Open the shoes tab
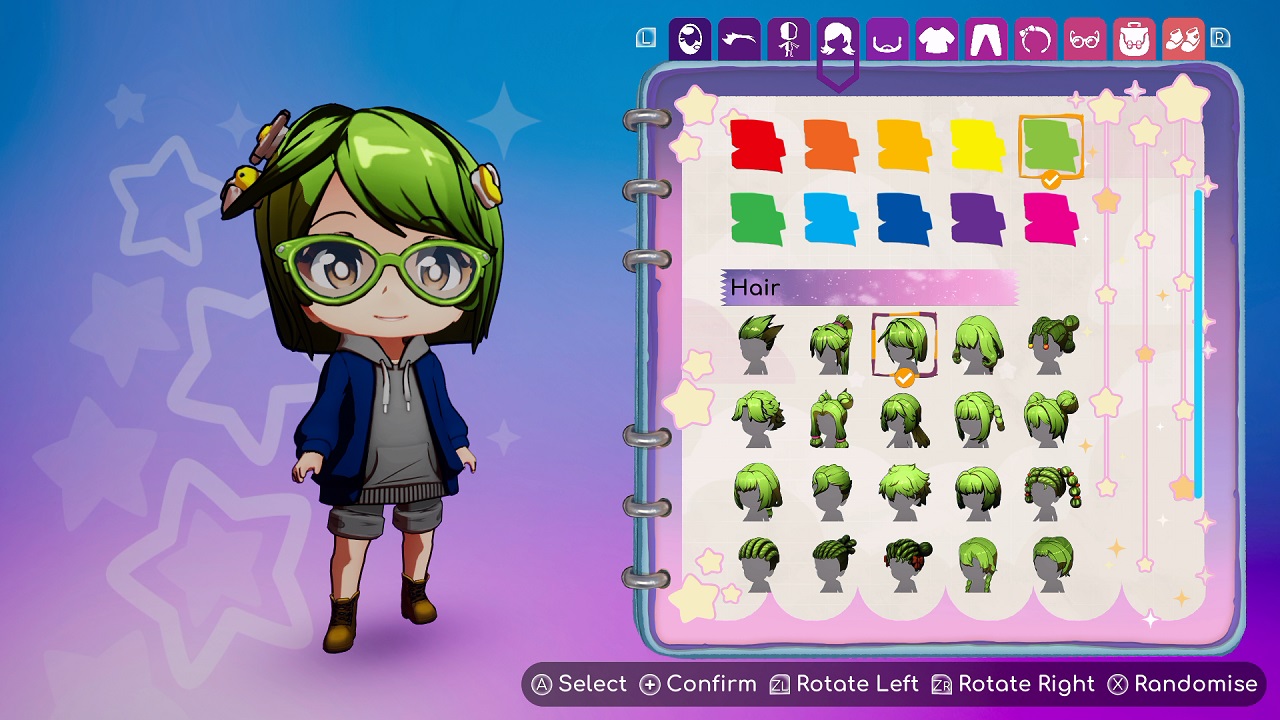 1184,40
